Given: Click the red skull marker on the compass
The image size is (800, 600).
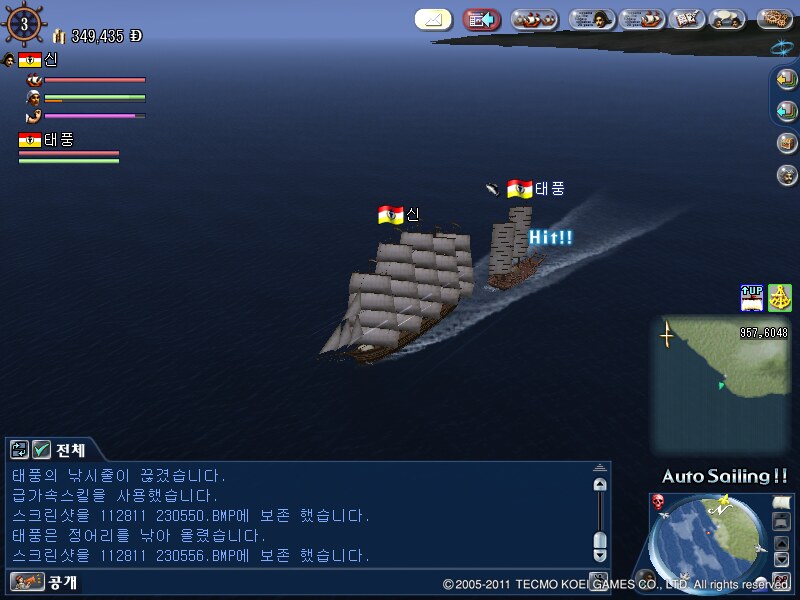Looking at the screenshot, I should pos(659,501).
